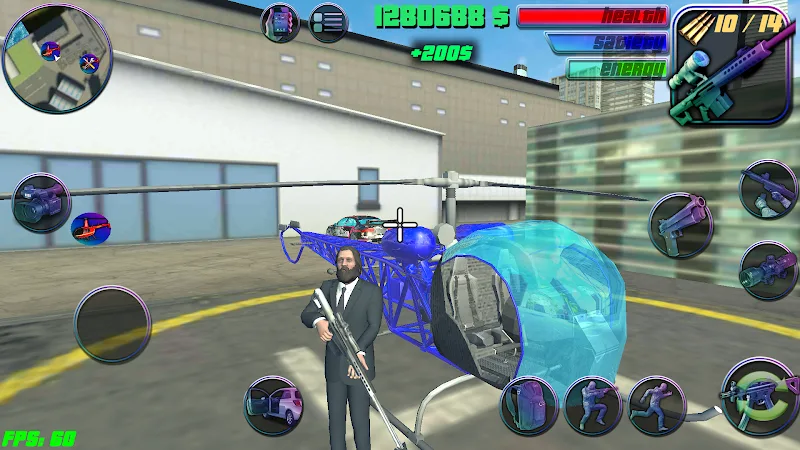Enter the vehicle using the car door button

point(274,405)
